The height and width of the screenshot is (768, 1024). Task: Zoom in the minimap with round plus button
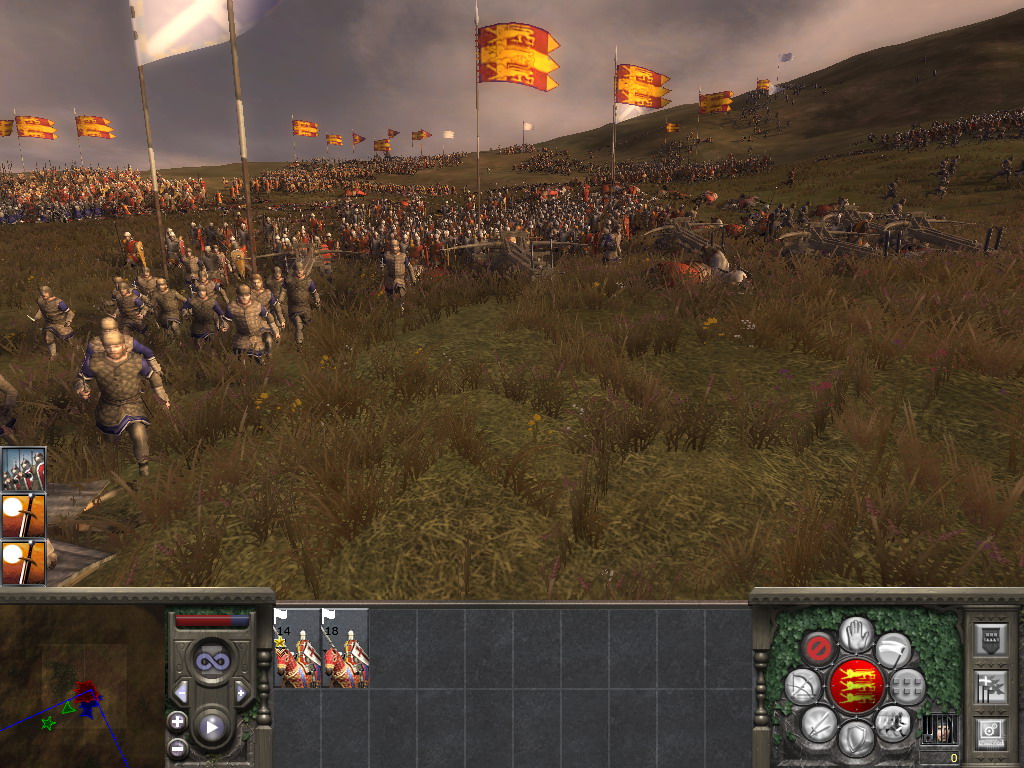click(177, 720)
